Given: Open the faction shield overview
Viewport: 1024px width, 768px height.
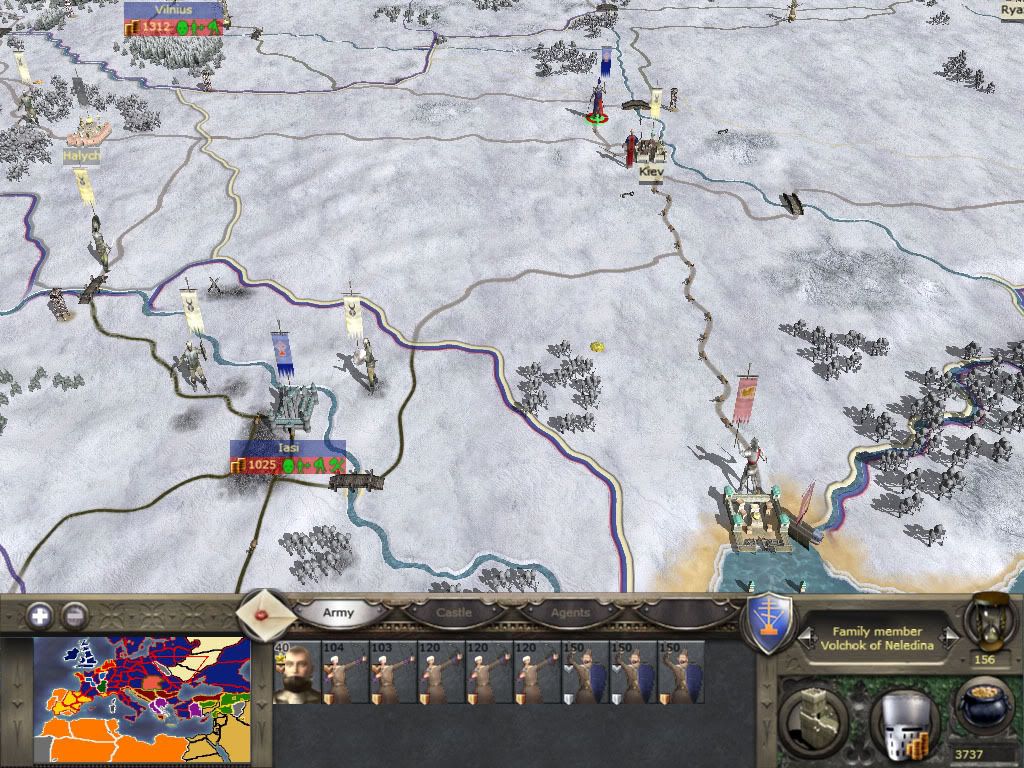Looking at the screenshot, I should [x=771, y=625].
